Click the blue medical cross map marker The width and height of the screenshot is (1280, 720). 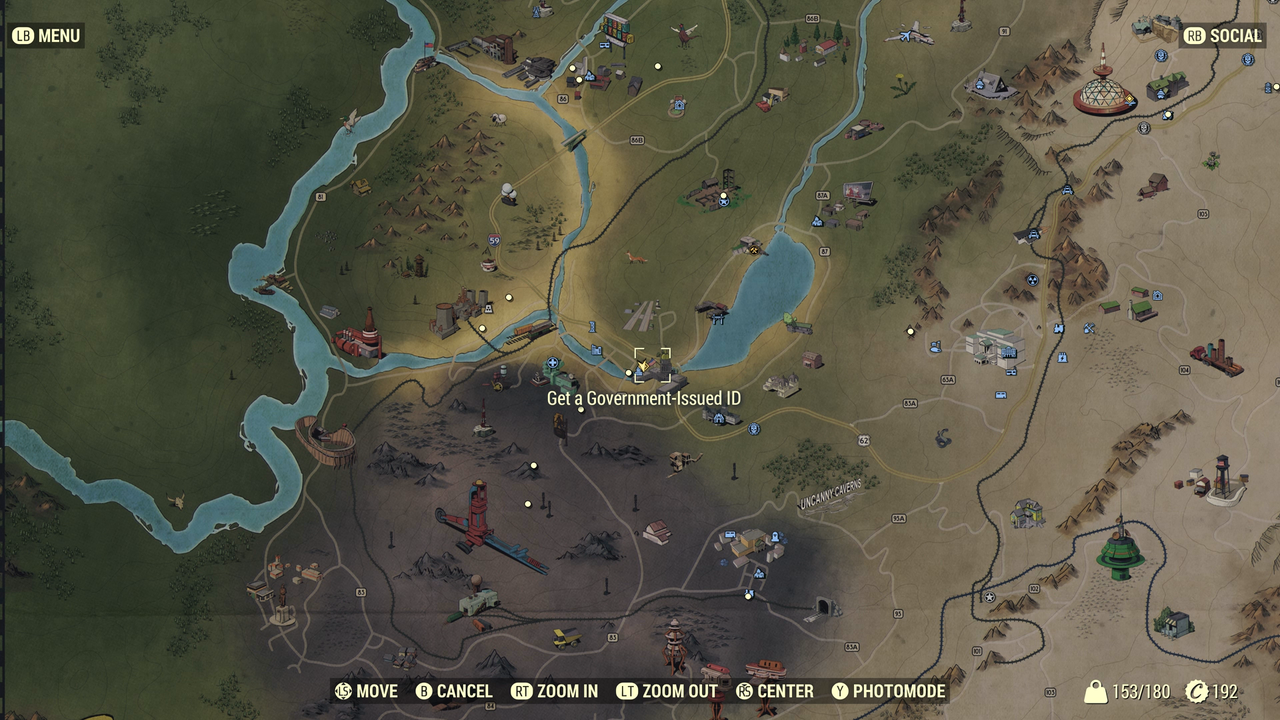[x=552, y=363]
